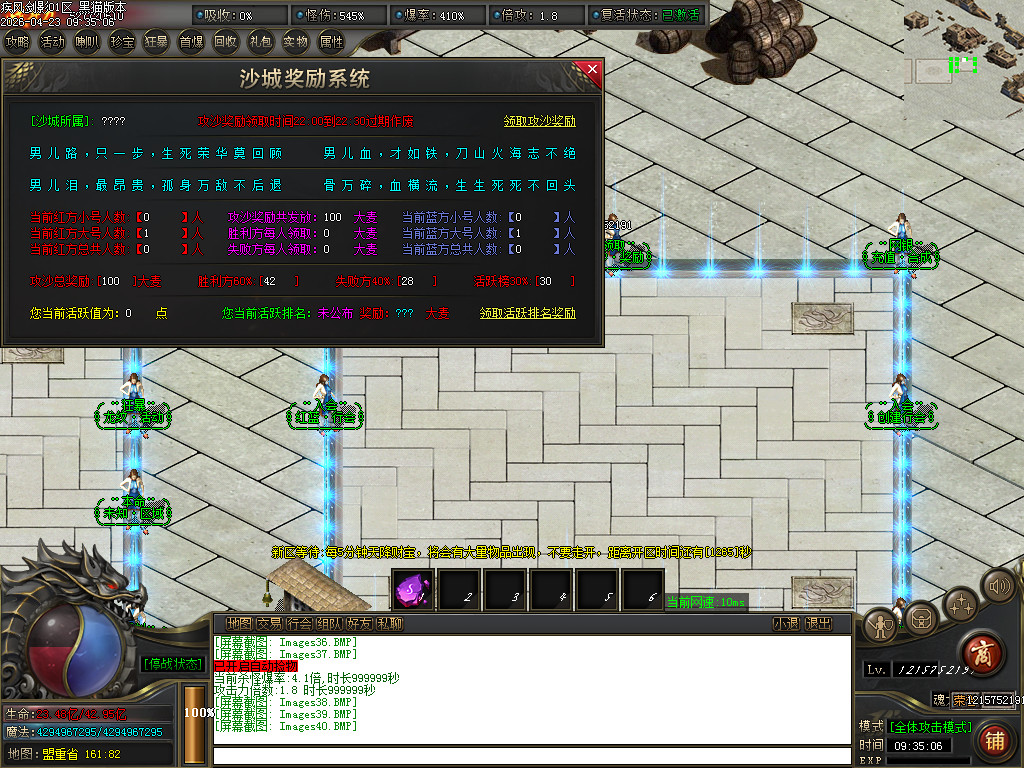Open the 交易 trade tab
Image resolution: width=1024 pixels, height=768 pixels.
(269, 624)
